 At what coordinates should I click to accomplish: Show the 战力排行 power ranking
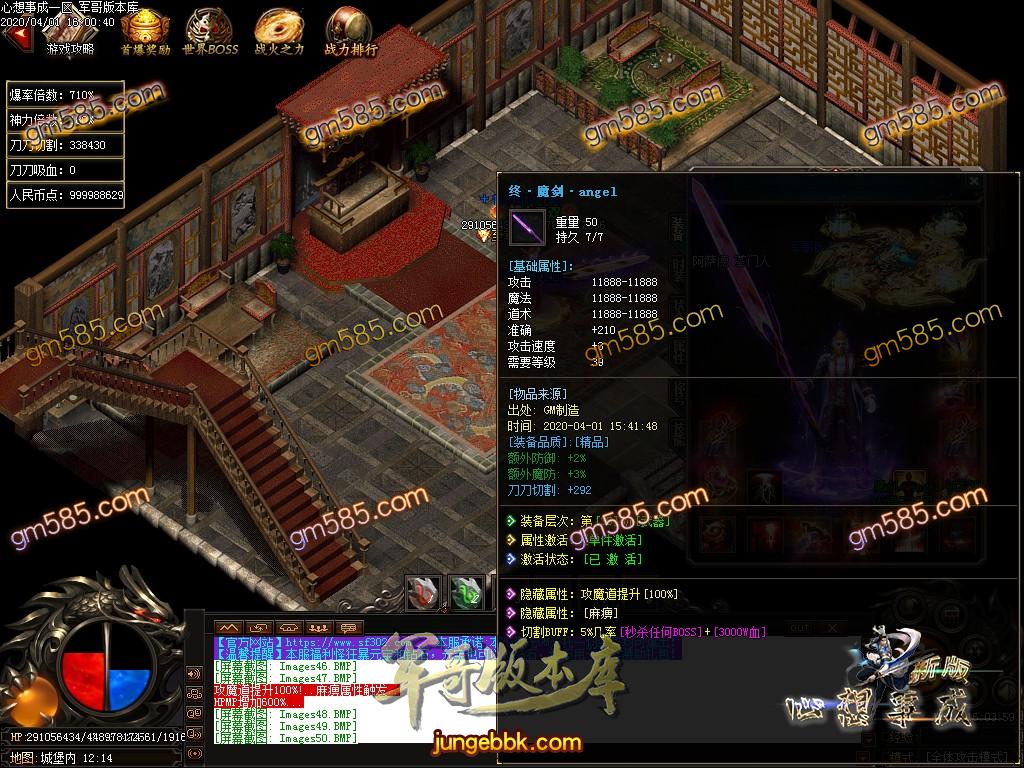coord(350,30)
